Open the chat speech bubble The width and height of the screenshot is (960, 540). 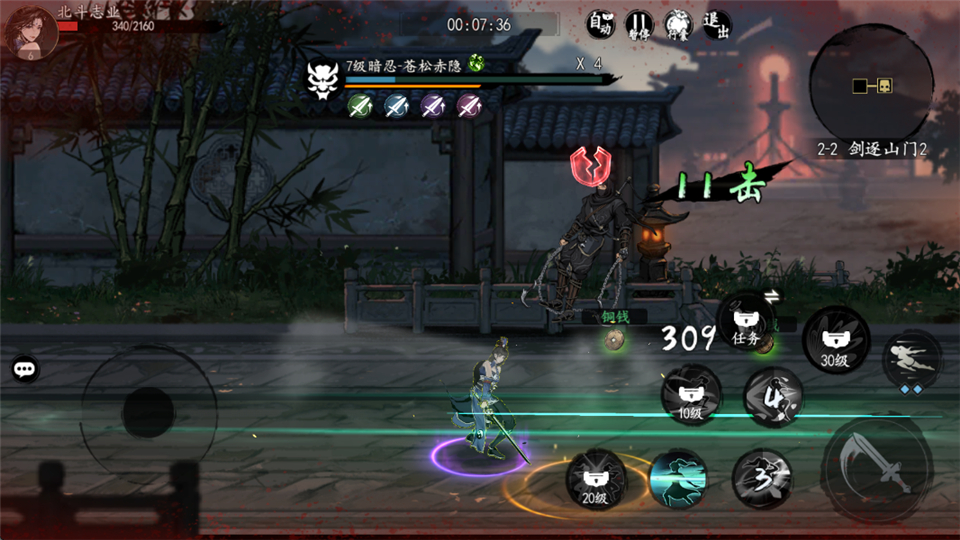point(26,369)
